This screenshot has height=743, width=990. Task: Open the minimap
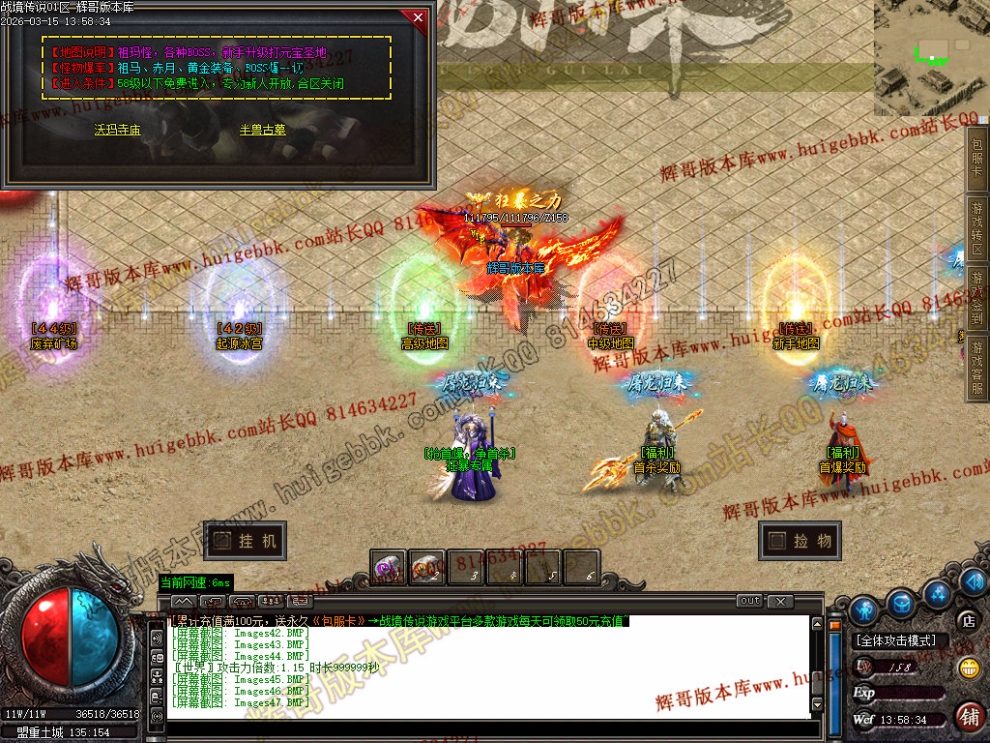931,57
